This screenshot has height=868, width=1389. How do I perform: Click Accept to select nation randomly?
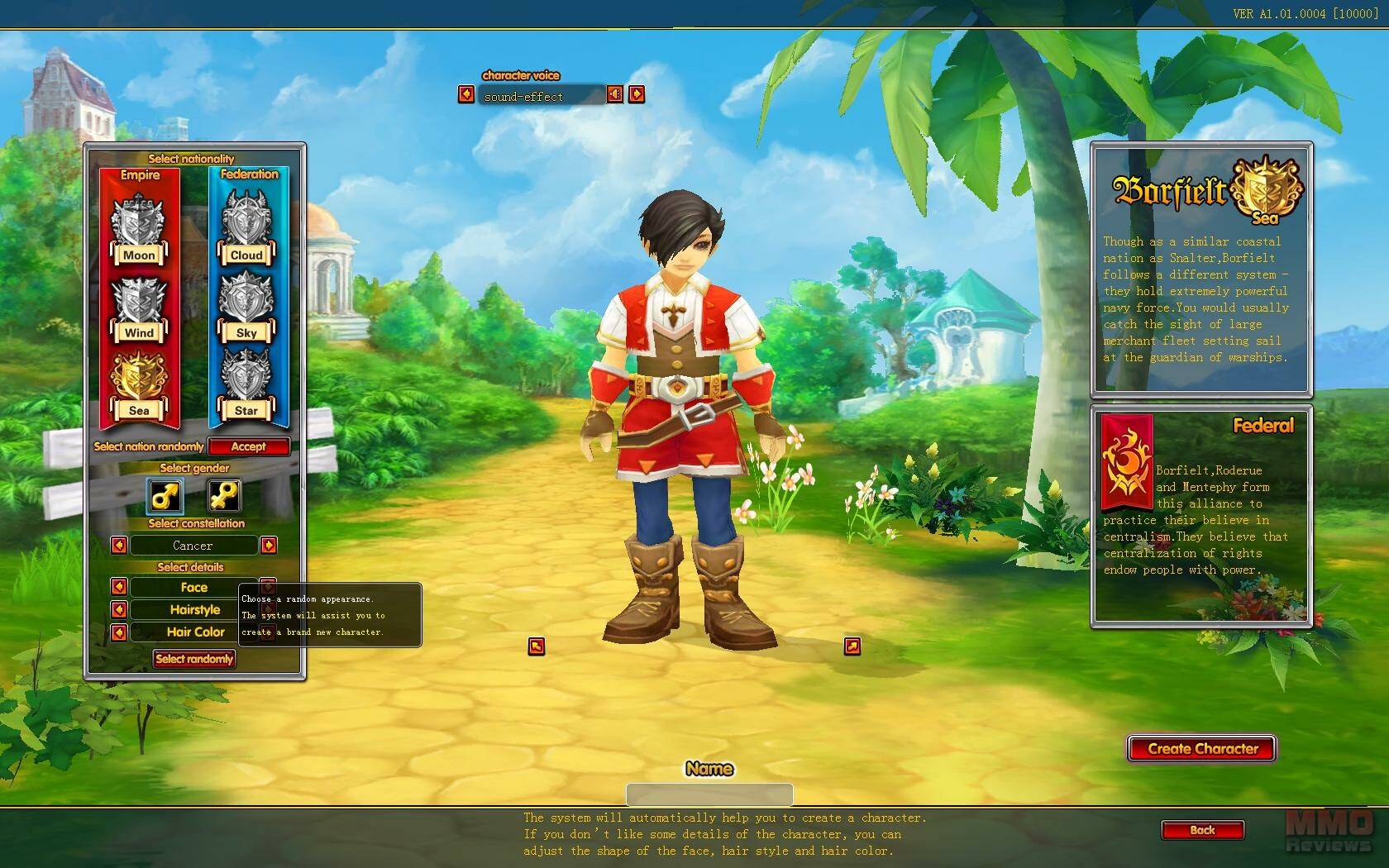click(248, 446)
